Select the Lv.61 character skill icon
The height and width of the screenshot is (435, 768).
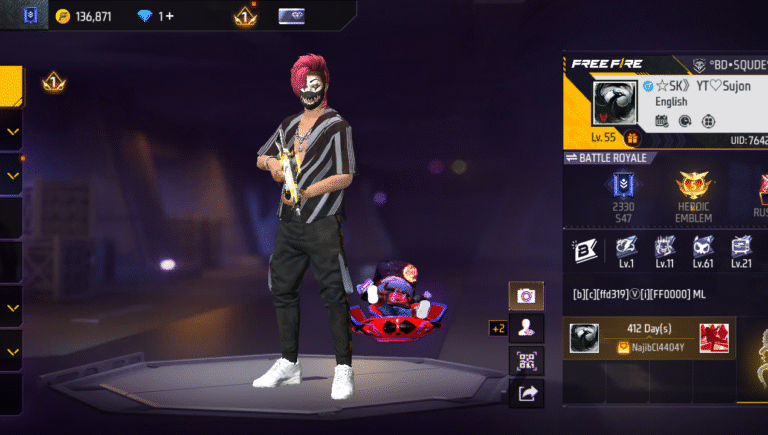[x=703, y=251]
